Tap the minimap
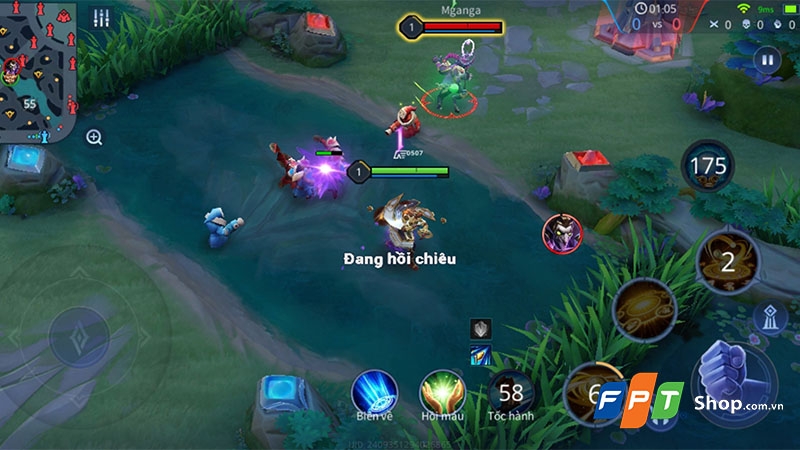This screenshot has width=800, height=450. 37,70
